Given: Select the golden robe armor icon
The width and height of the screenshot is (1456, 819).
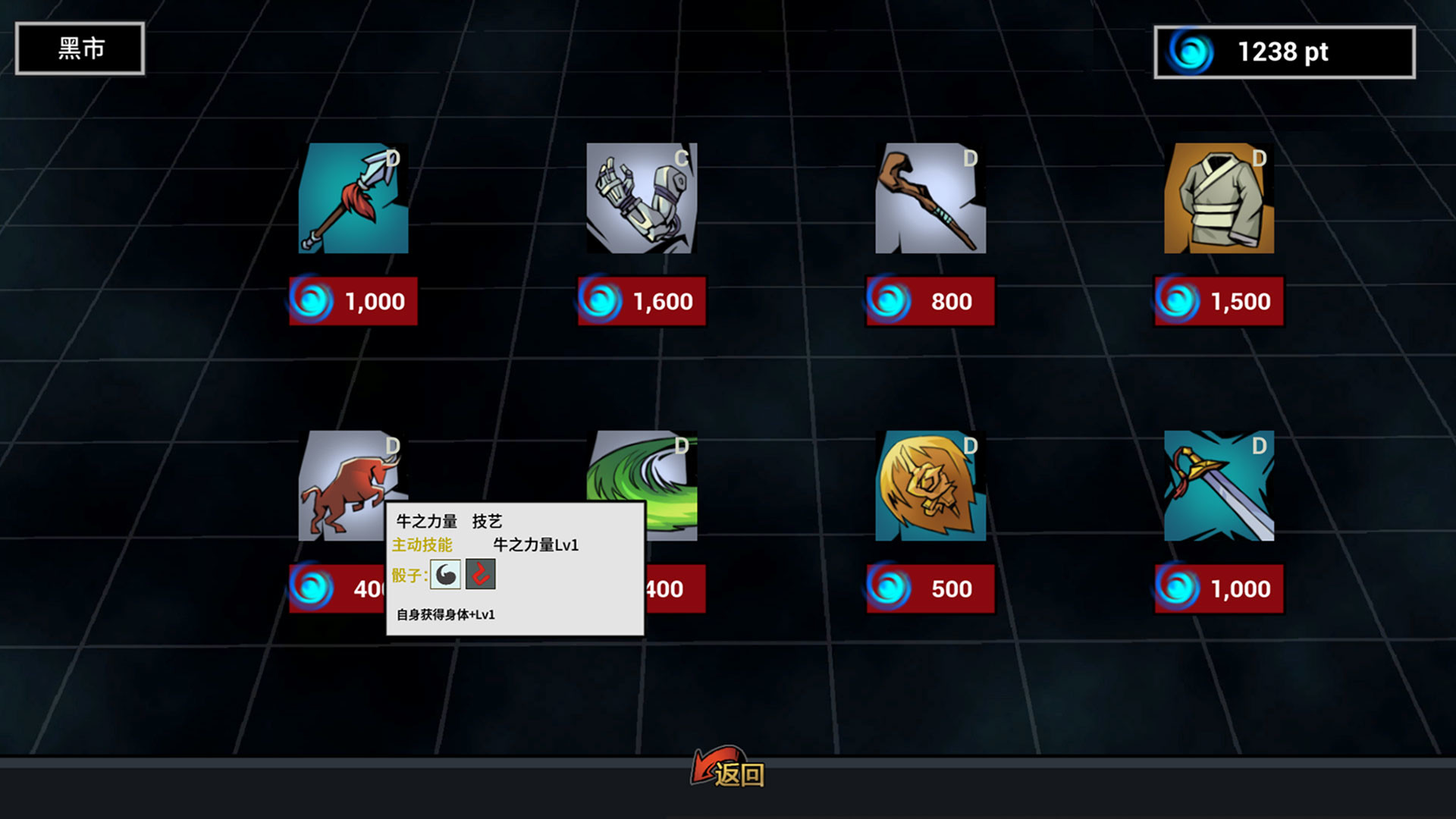Looking at the screenshot, I should (1219, 199).
